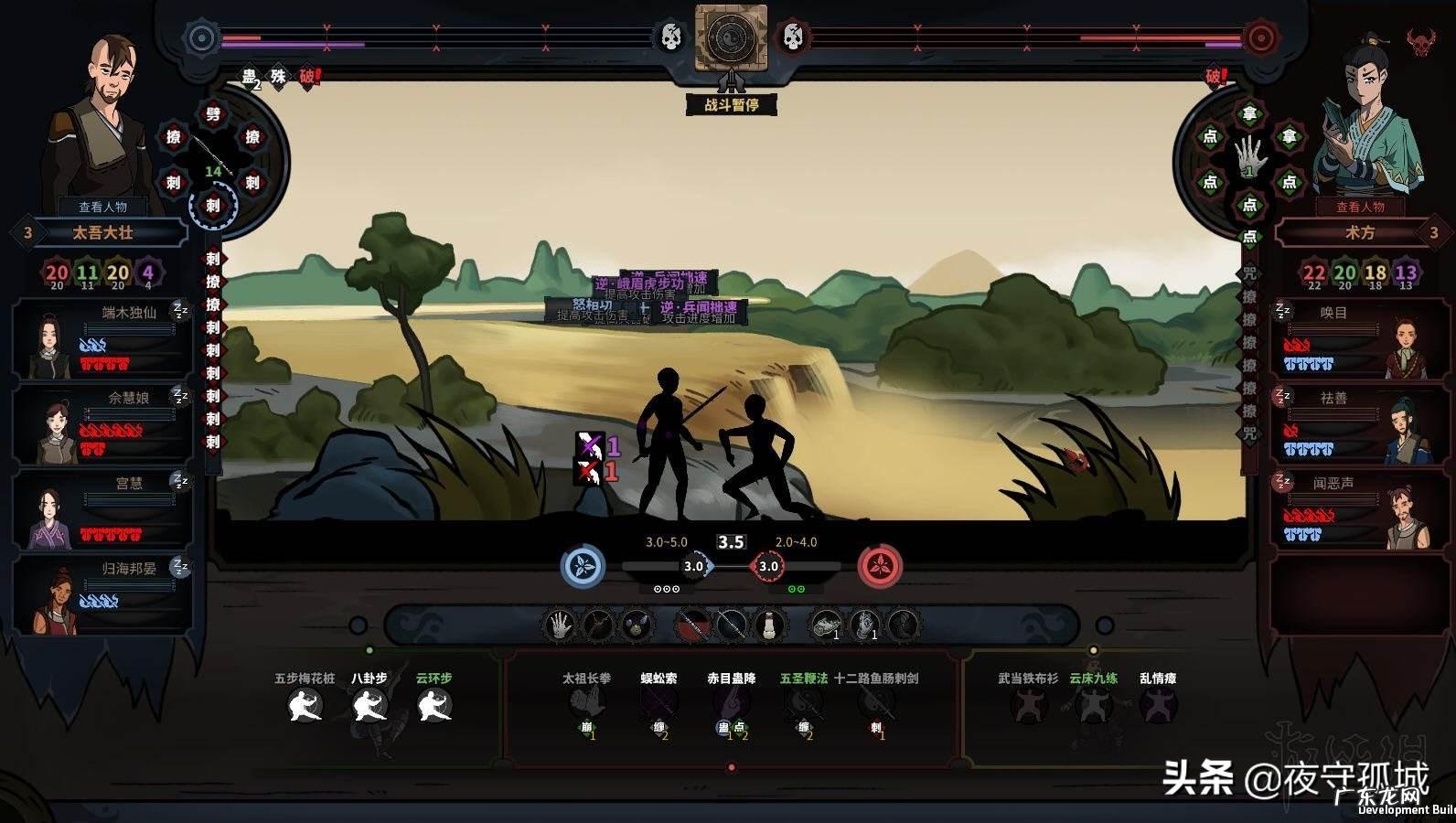
Task: Use the 五步梅花桩 footwork skill
Action: point(305,705)
